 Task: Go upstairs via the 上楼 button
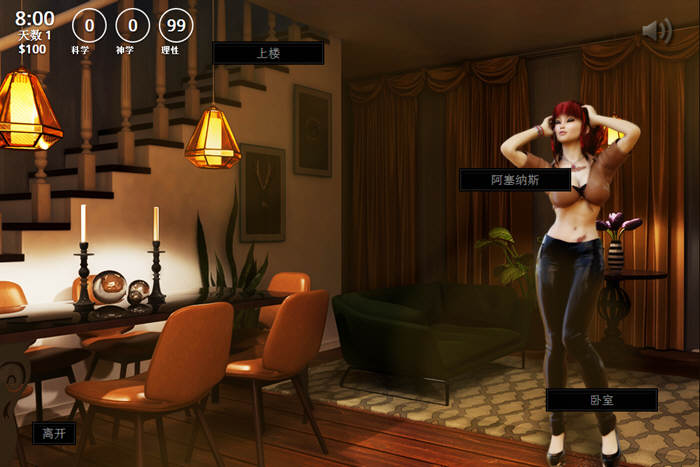tap(268, 53)
